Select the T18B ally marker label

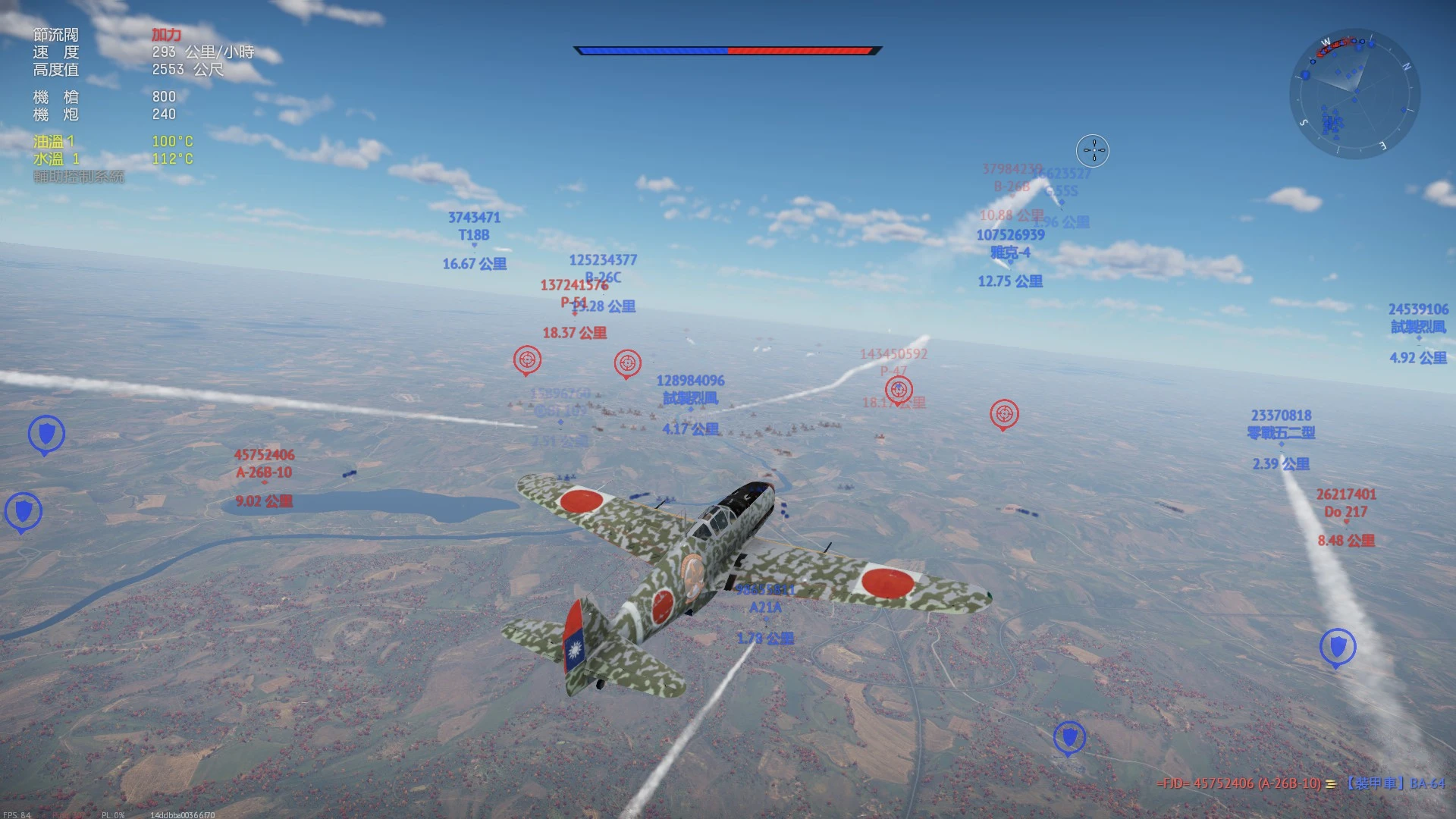(x=474, y=235)
